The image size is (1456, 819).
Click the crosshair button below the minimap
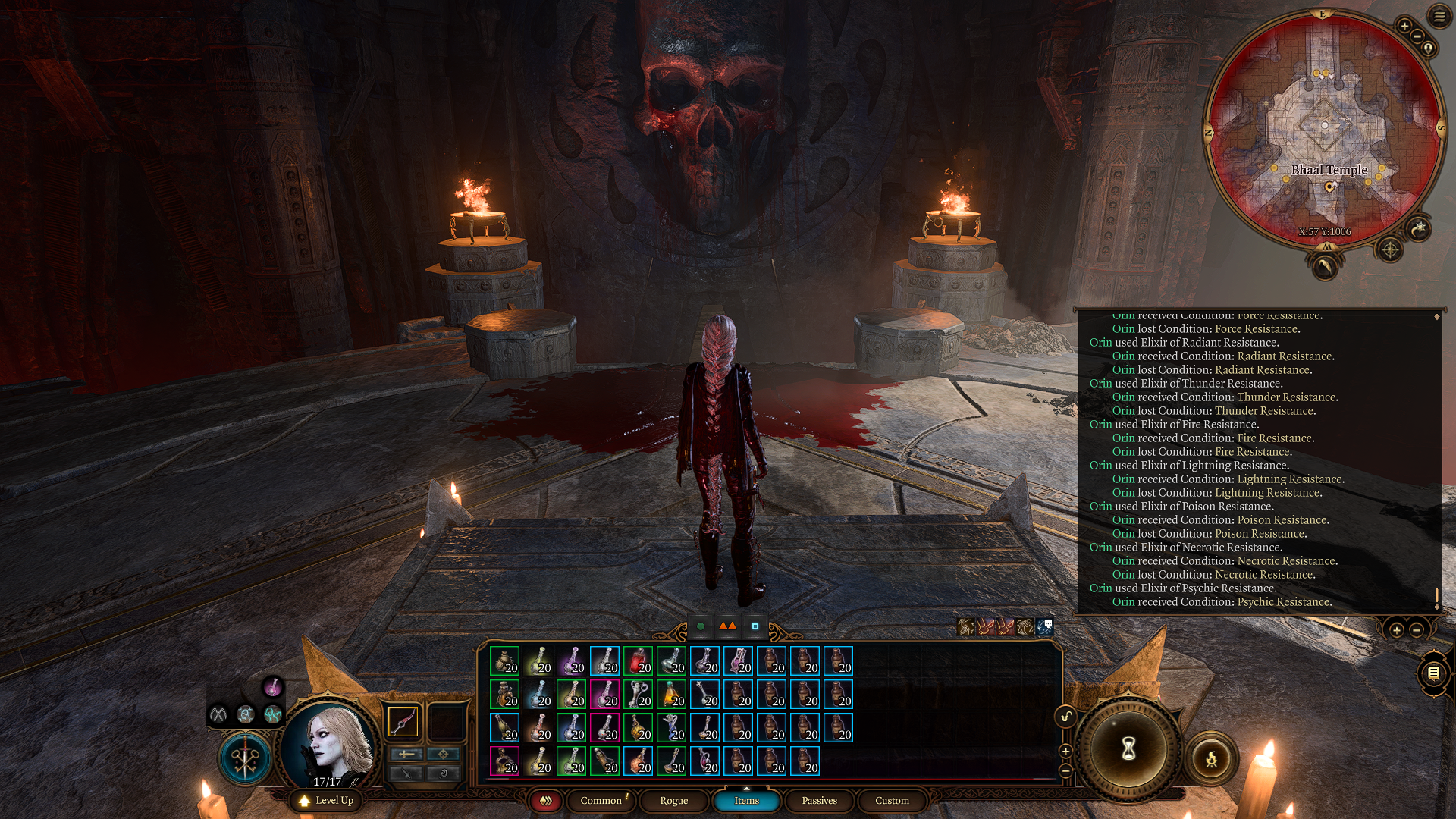pos(1389,249)
